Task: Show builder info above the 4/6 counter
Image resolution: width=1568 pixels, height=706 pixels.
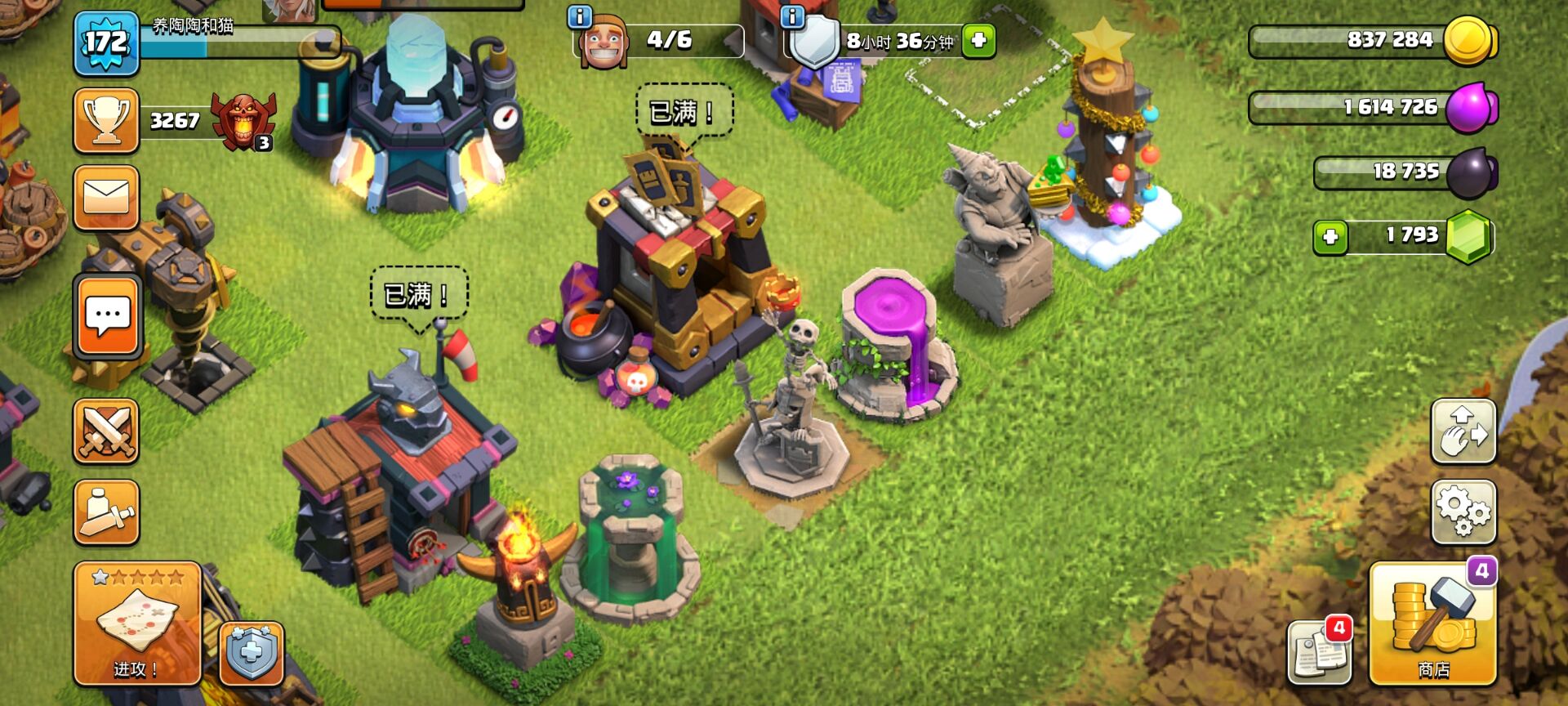Action: (x=579, y=16)
